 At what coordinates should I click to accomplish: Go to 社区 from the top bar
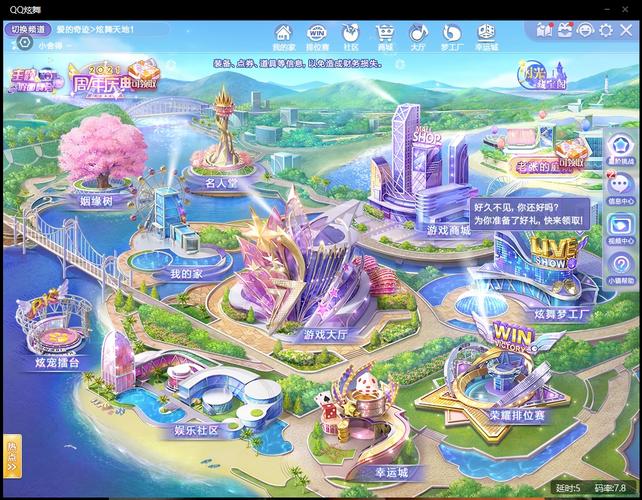(351, 38)
